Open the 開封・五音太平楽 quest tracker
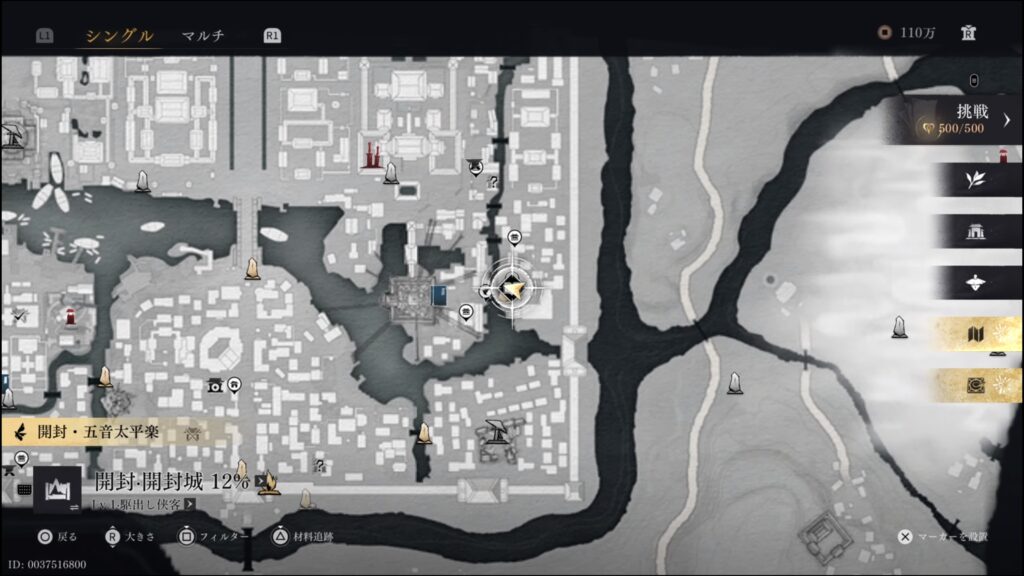Image resolution: width=1024 pixels, height=576 pixels. (x=110, y=433)
